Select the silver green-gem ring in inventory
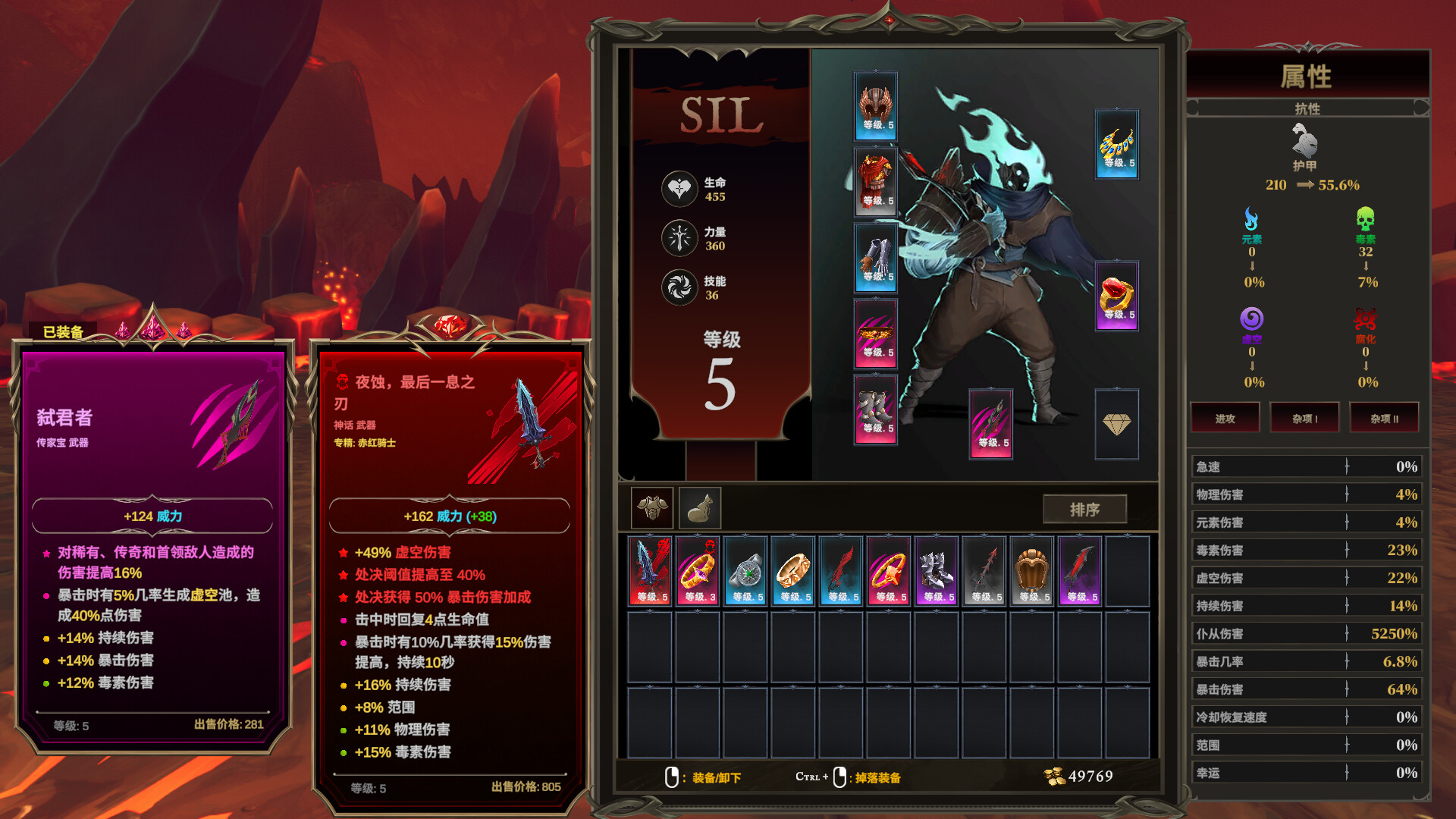Viewport: 1456px width, 819px height. point(746,570)
